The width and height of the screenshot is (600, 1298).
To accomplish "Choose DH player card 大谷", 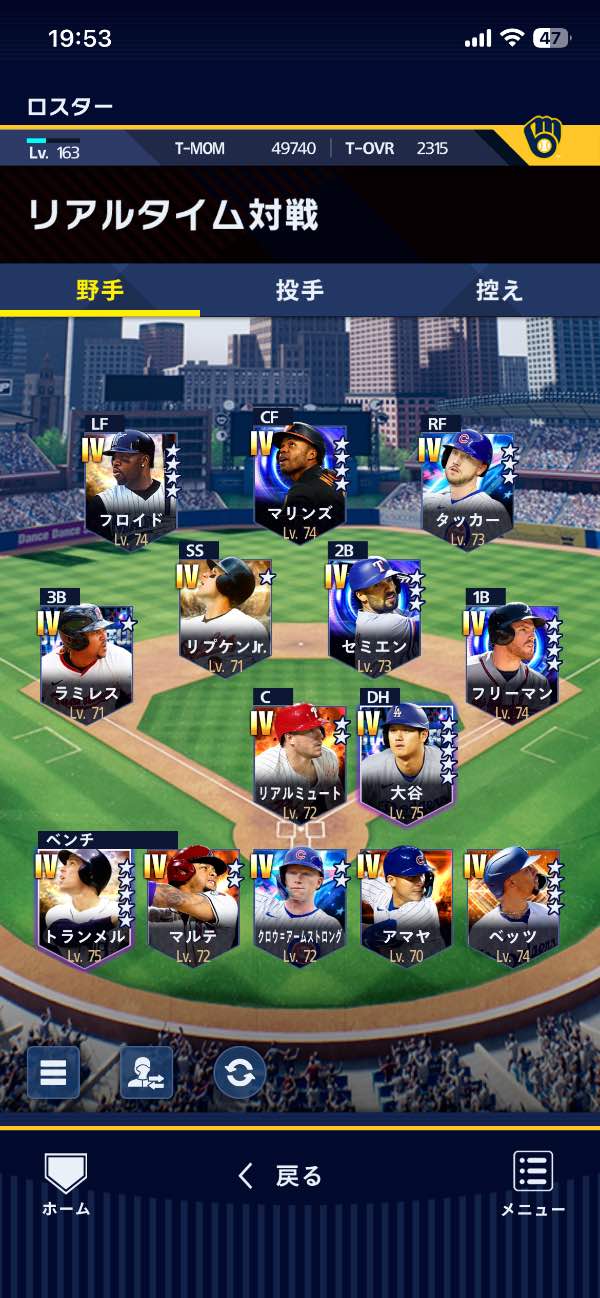I will tap(406, 765).
